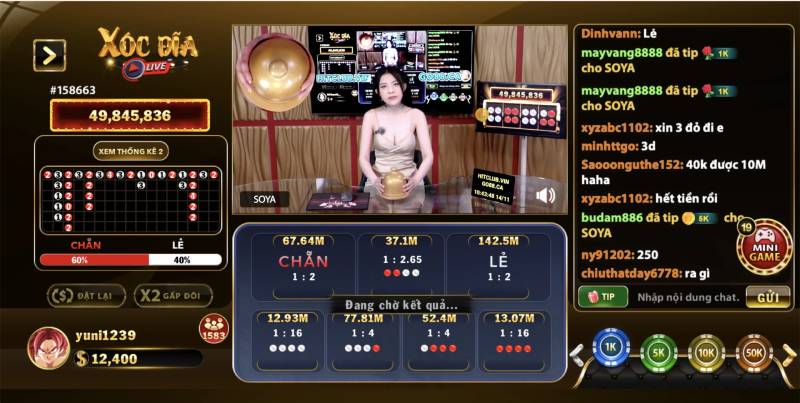Open the Xem Thống Kê 2 statistics
The image size is (800, 403).
coord(131,150)
